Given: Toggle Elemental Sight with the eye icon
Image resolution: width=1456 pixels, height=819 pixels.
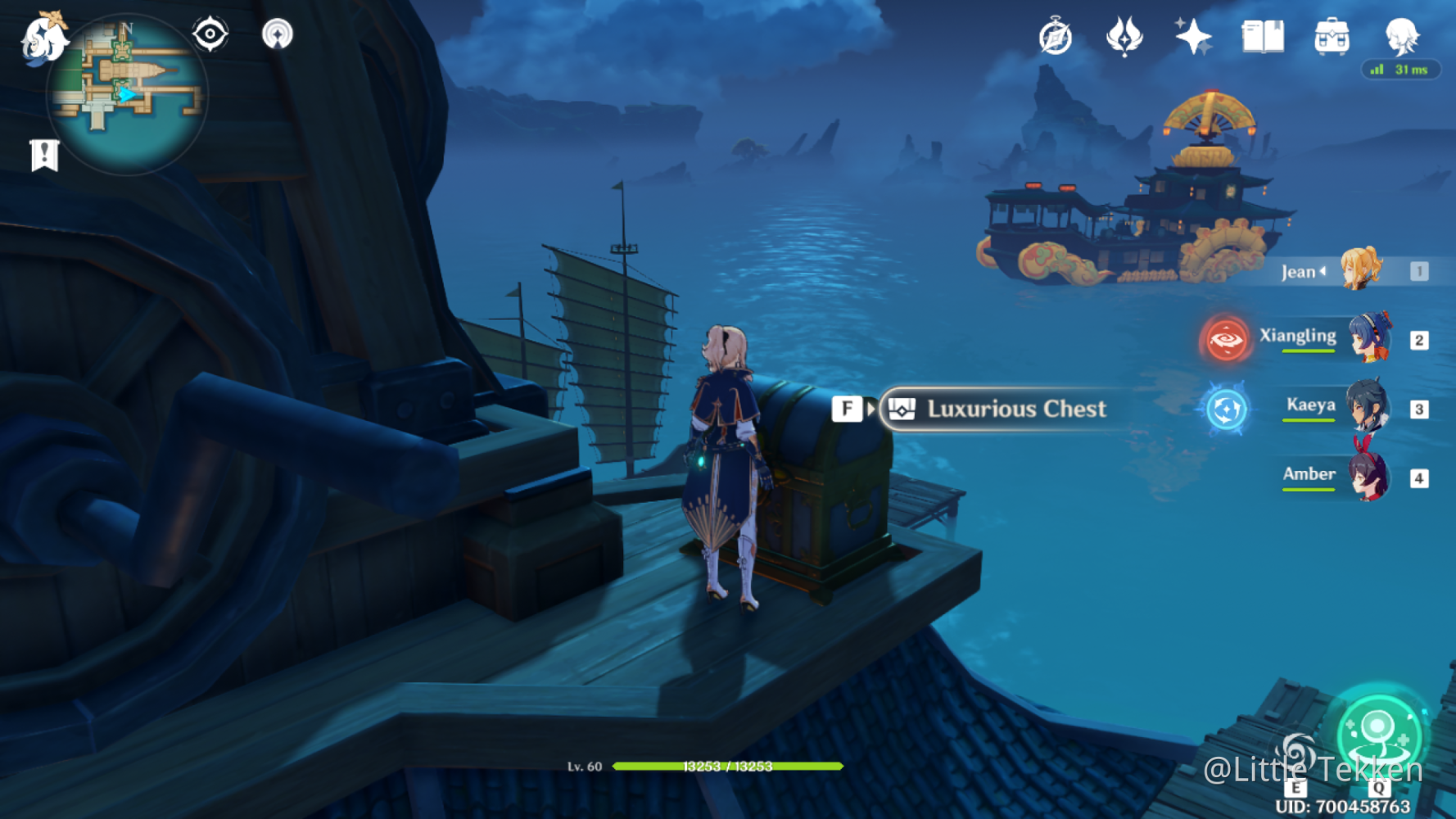Looking at the screenshot, I should pyautogui.click(x=210, y=34).
